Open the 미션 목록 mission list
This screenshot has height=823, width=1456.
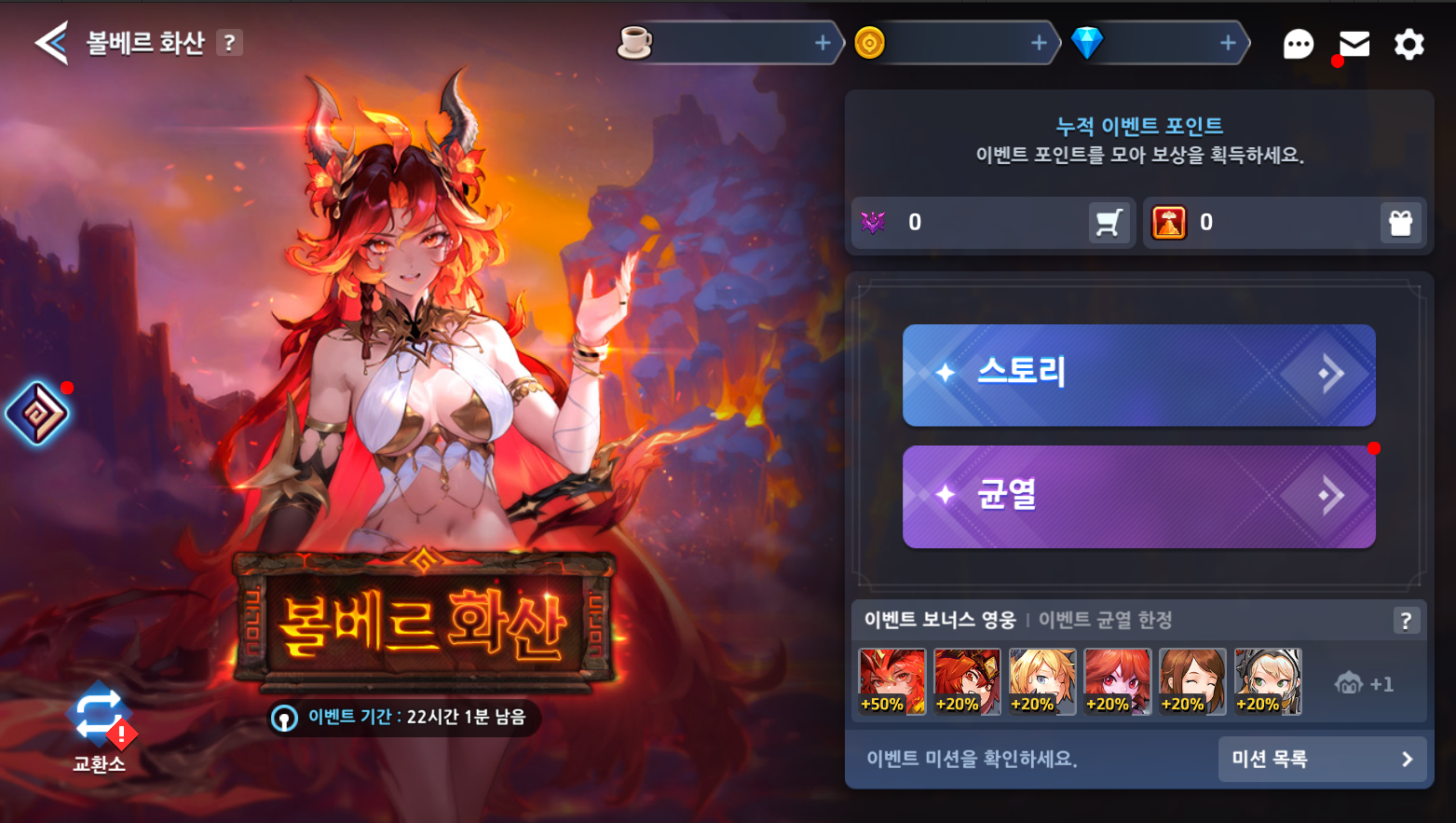tap(1322, 760)
